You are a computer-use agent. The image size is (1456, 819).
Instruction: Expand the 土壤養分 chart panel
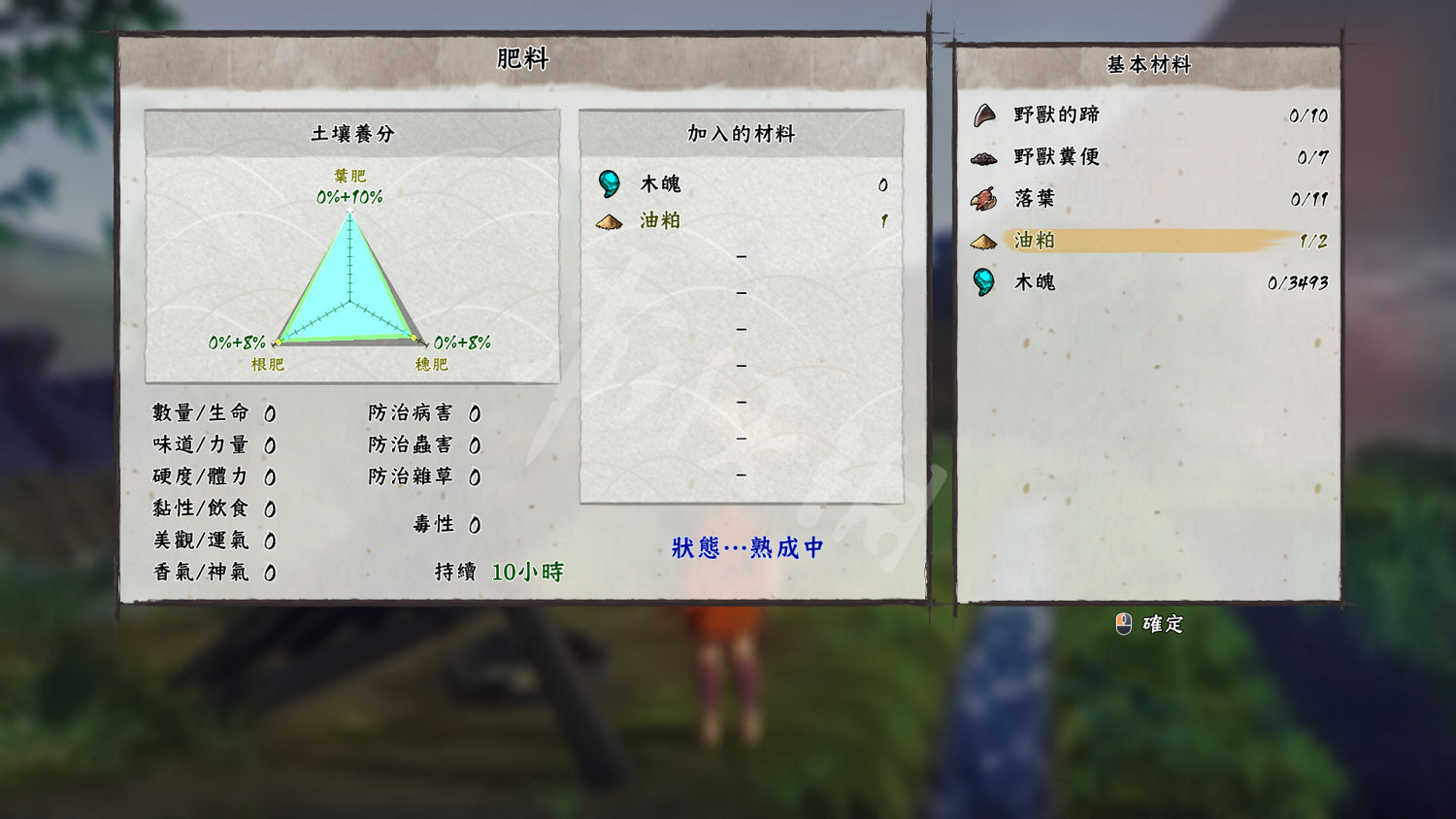point(352,134)
